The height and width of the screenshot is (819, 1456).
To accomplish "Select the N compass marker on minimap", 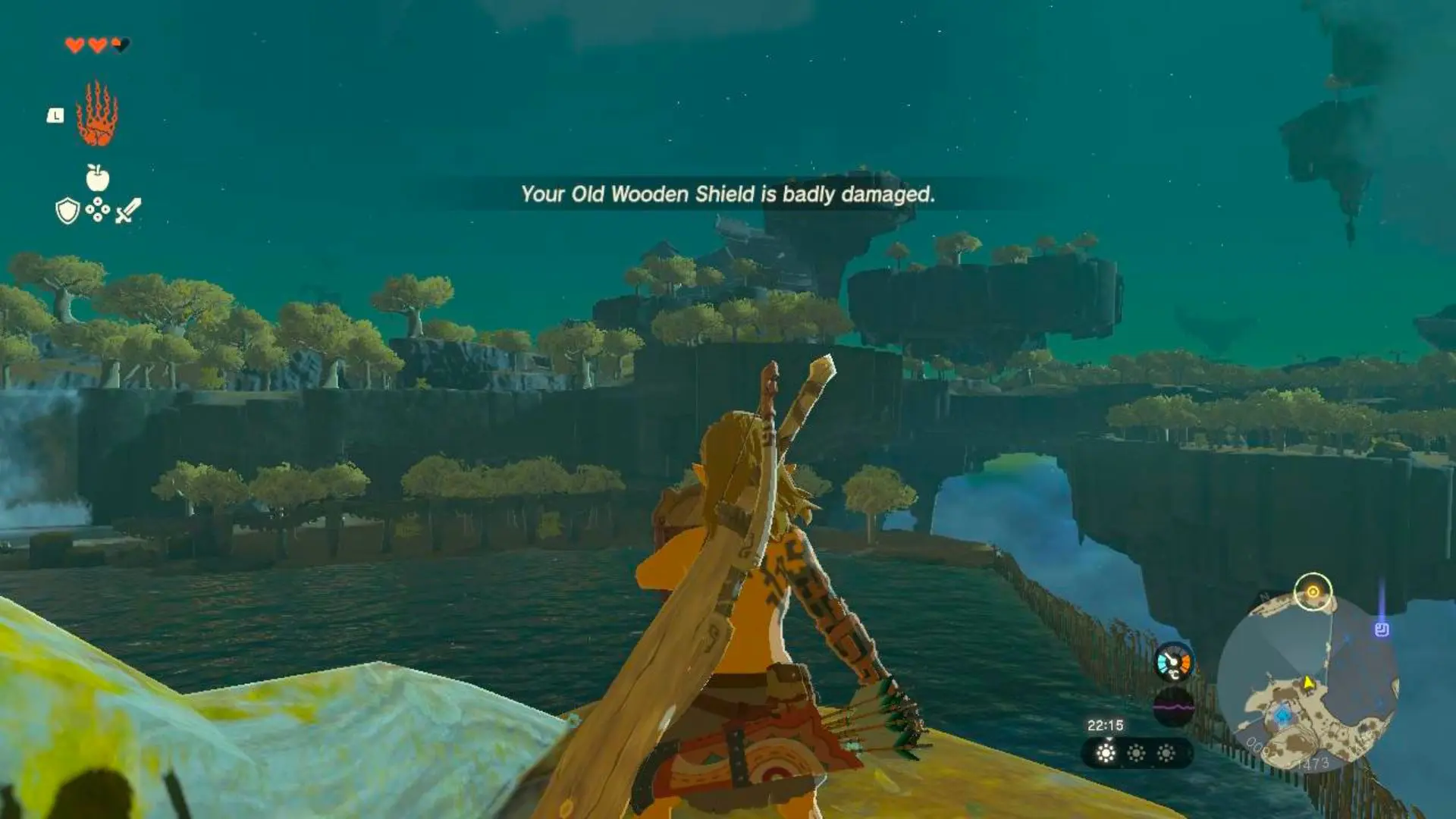I will (1263, 597).
